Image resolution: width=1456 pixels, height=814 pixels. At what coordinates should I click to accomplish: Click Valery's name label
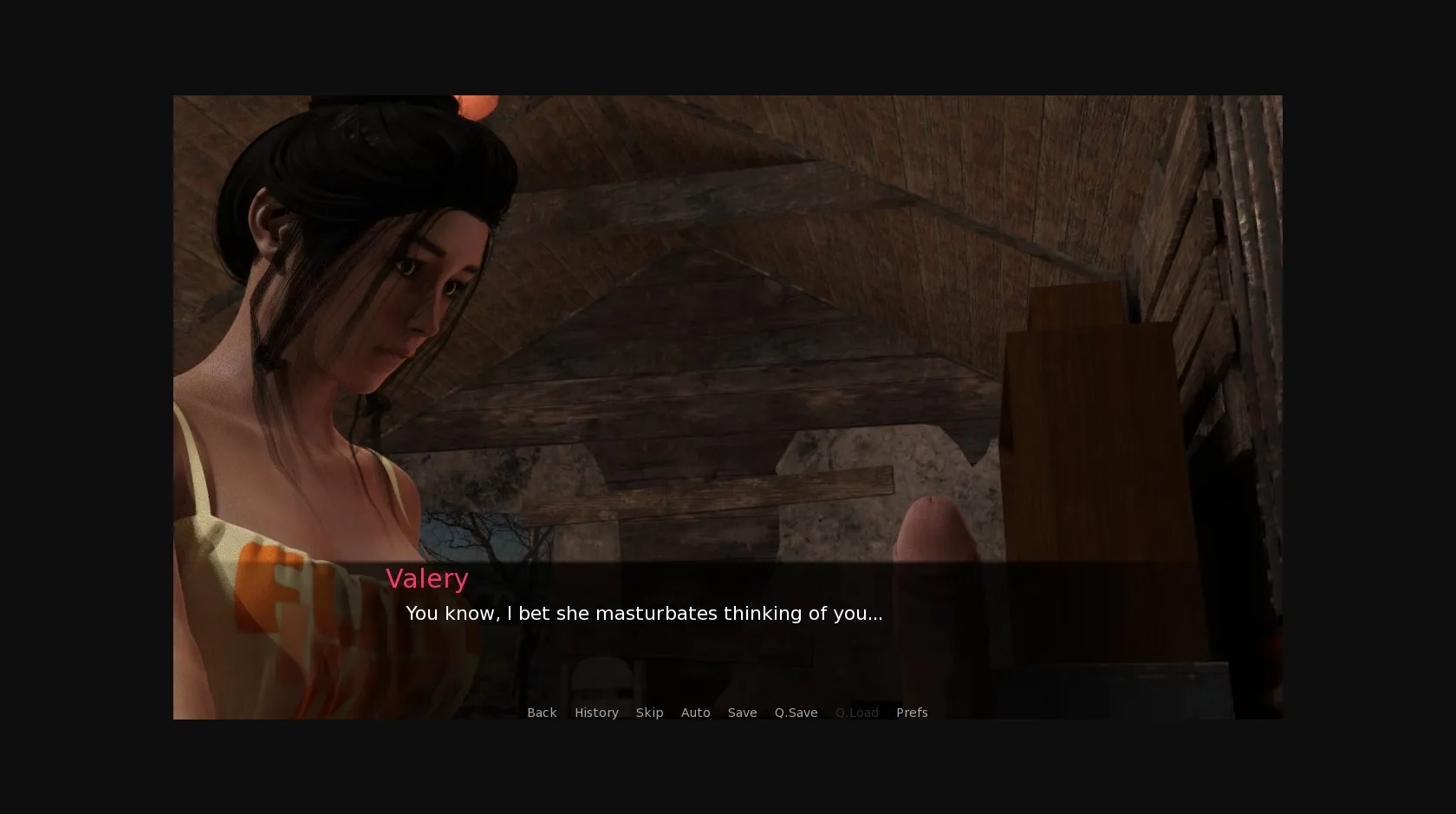click(x=427, y=578)
